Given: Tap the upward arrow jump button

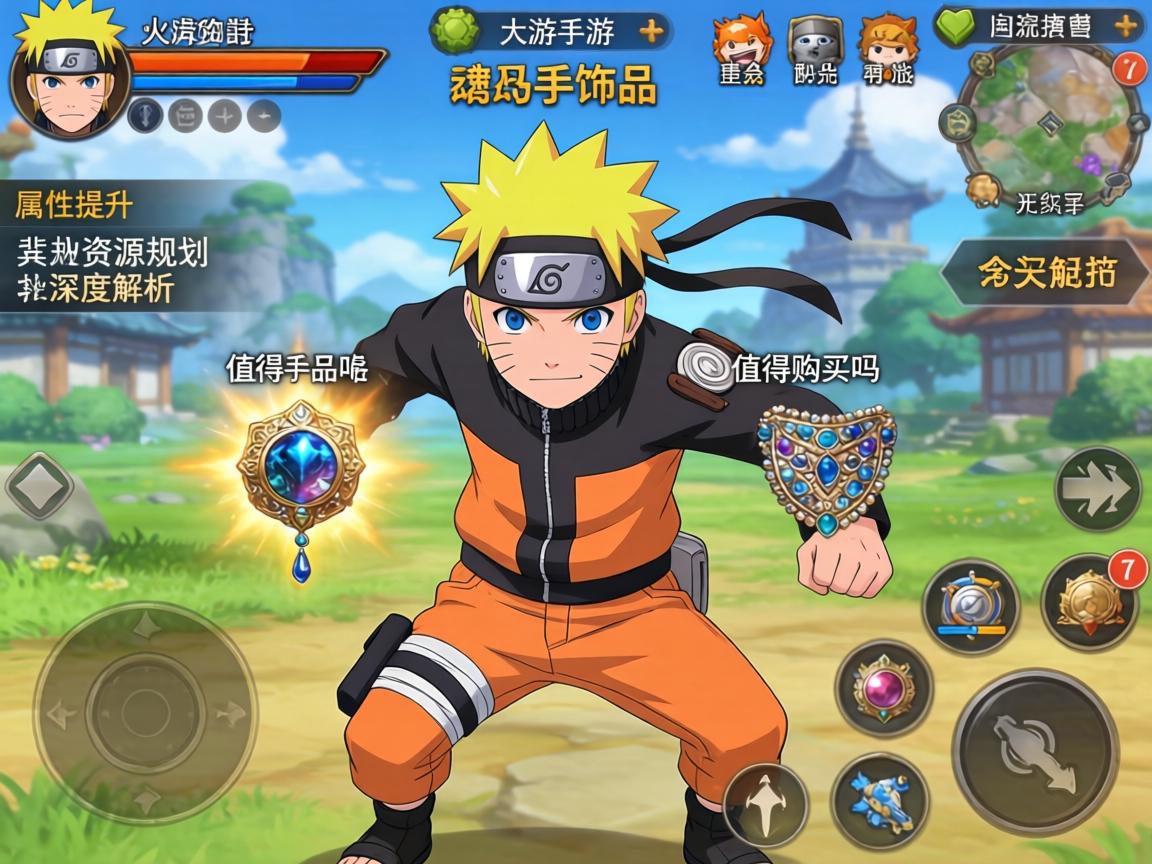Looking at the screenshot, I should (x=766, y=805).
